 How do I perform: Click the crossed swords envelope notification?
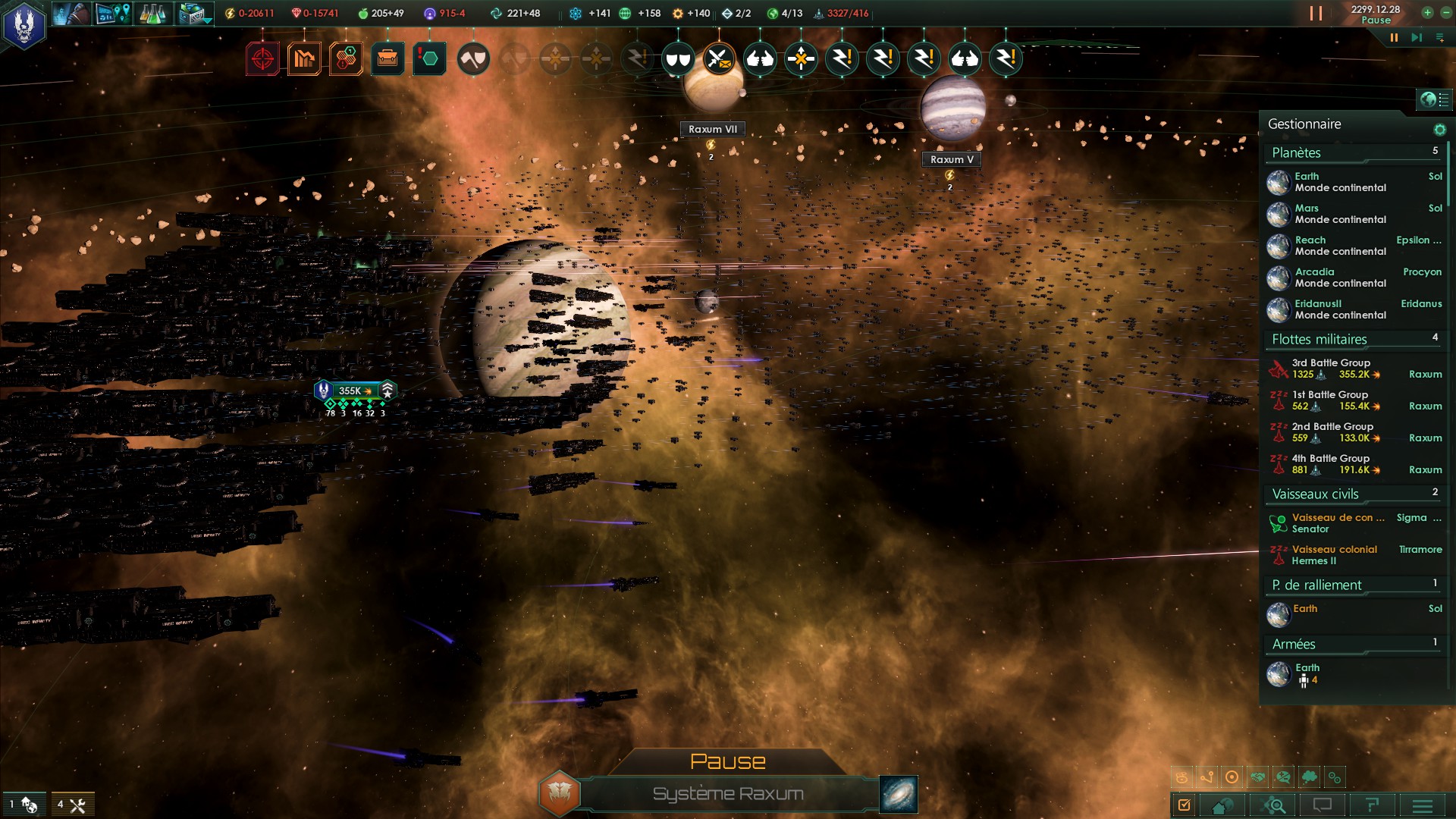(x=718, y=59)
